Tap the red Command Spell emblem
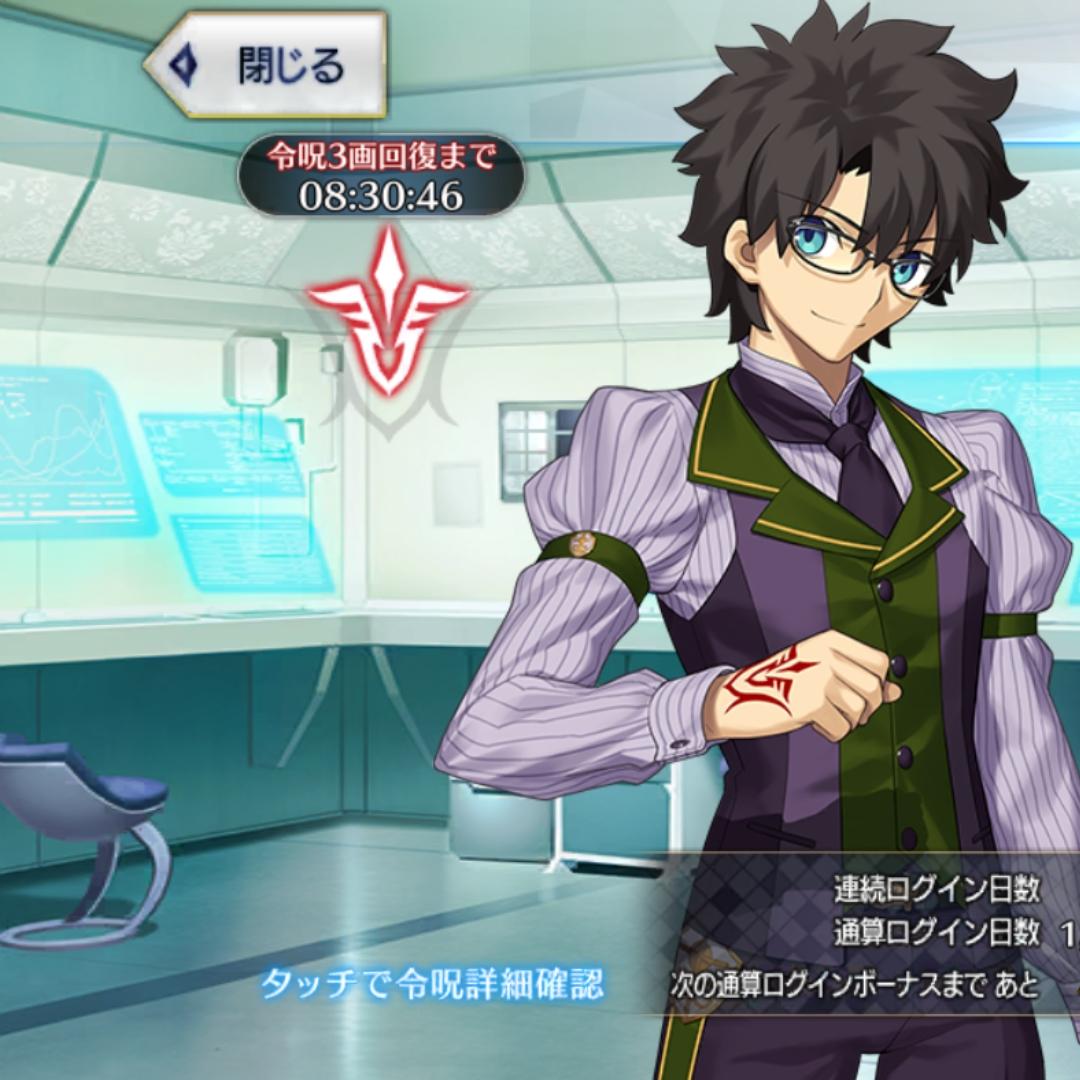1080x1080 pixels. (x=387, y=313)
